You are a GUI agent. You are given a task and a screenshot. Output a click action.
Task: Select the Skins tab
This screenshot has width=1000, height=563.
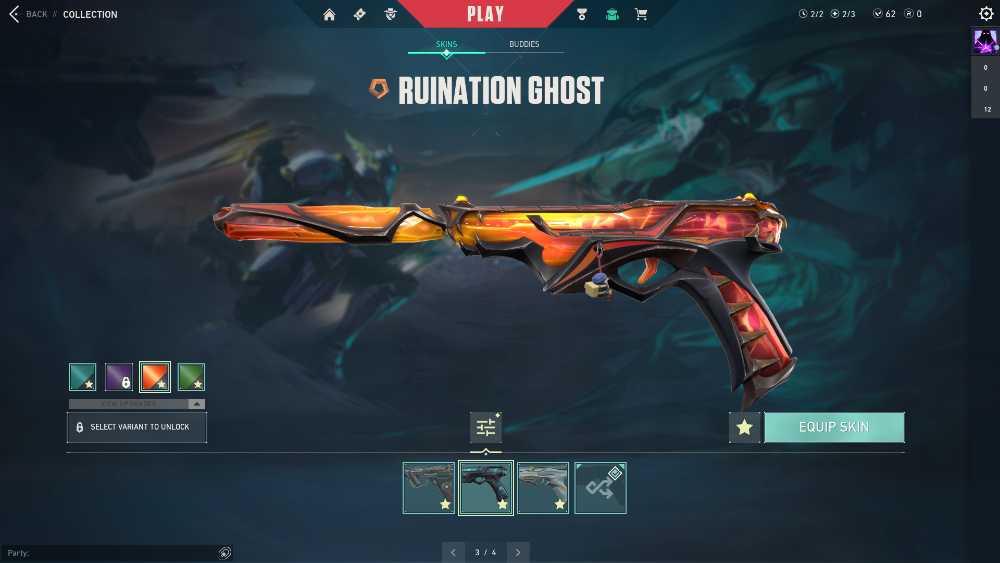point(446,44)
